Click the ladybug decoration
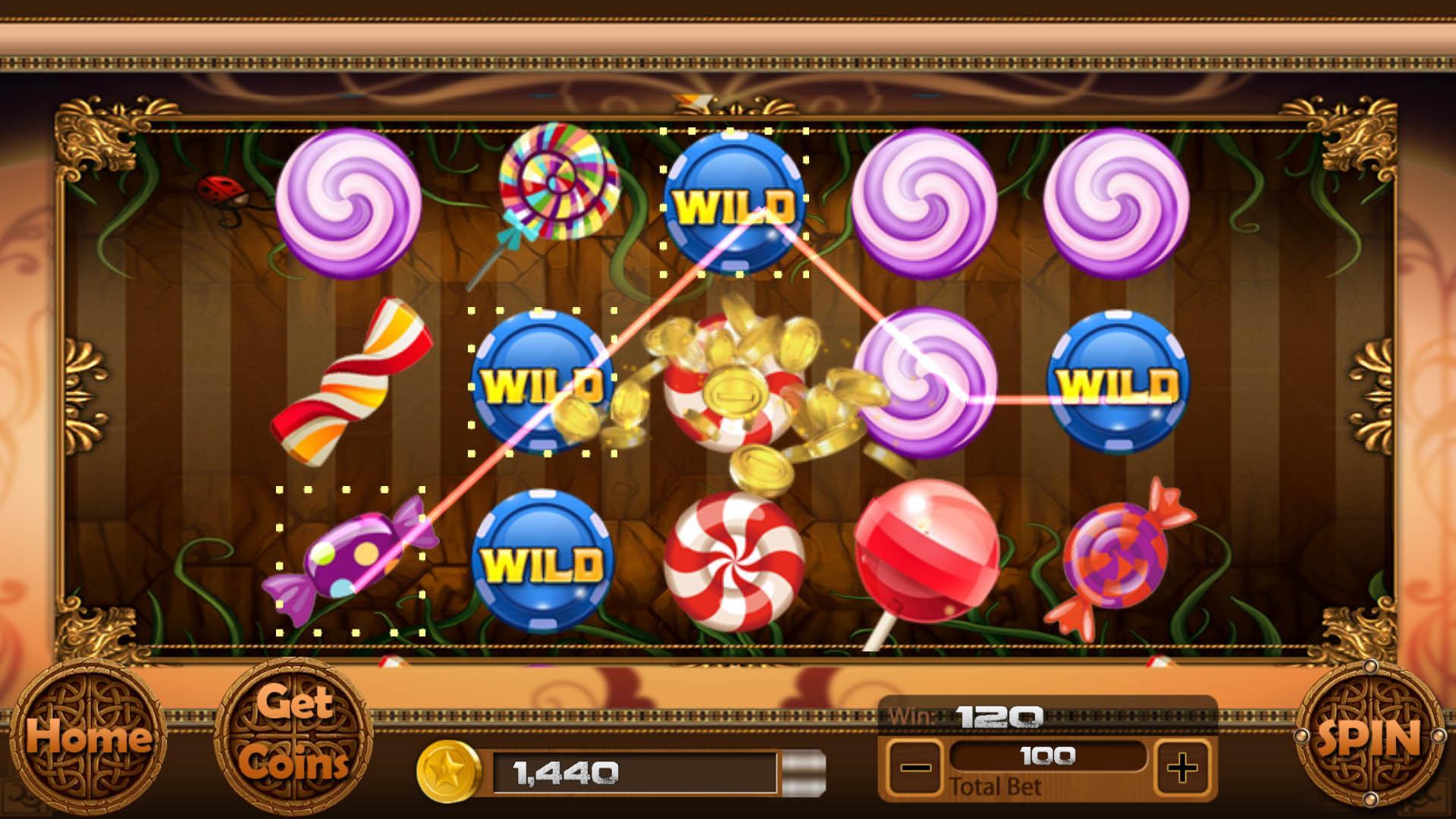 click(x=221, y=191)
